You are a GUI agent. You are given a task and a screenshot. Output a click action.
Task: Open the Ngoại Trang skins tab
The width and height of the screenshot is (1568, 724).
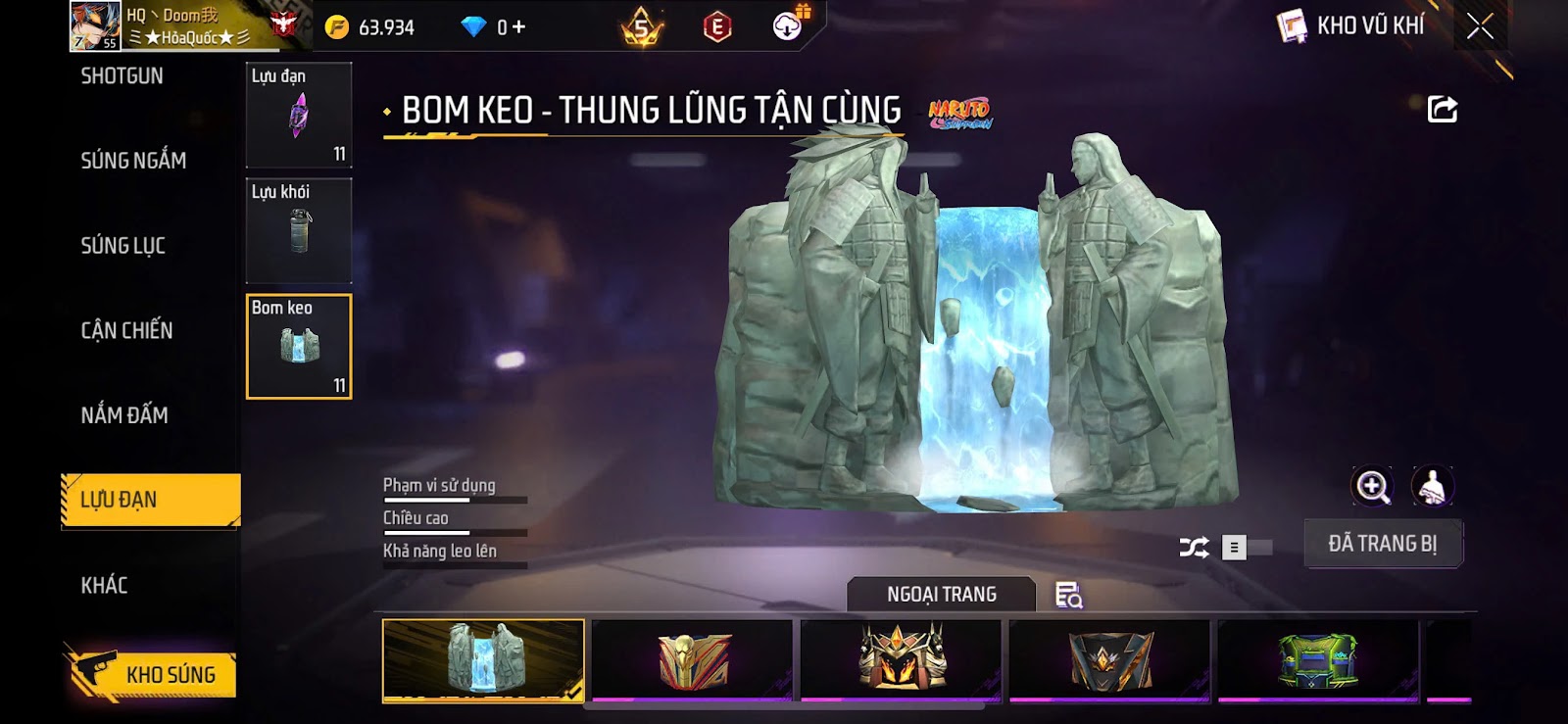[941, 595]
